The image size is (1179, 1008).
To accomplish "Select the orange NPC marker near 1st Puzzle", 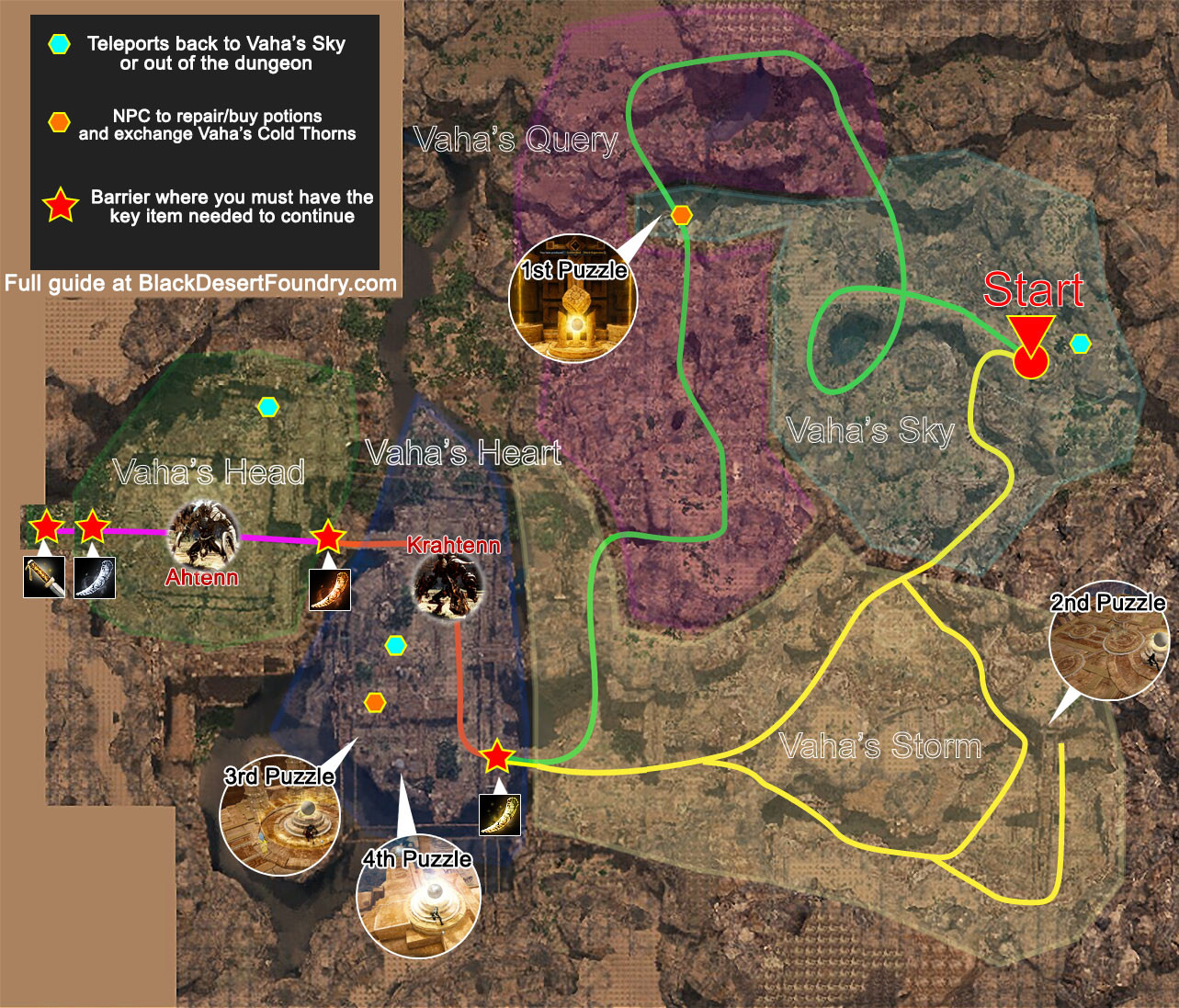I will (x=681, y=216).
